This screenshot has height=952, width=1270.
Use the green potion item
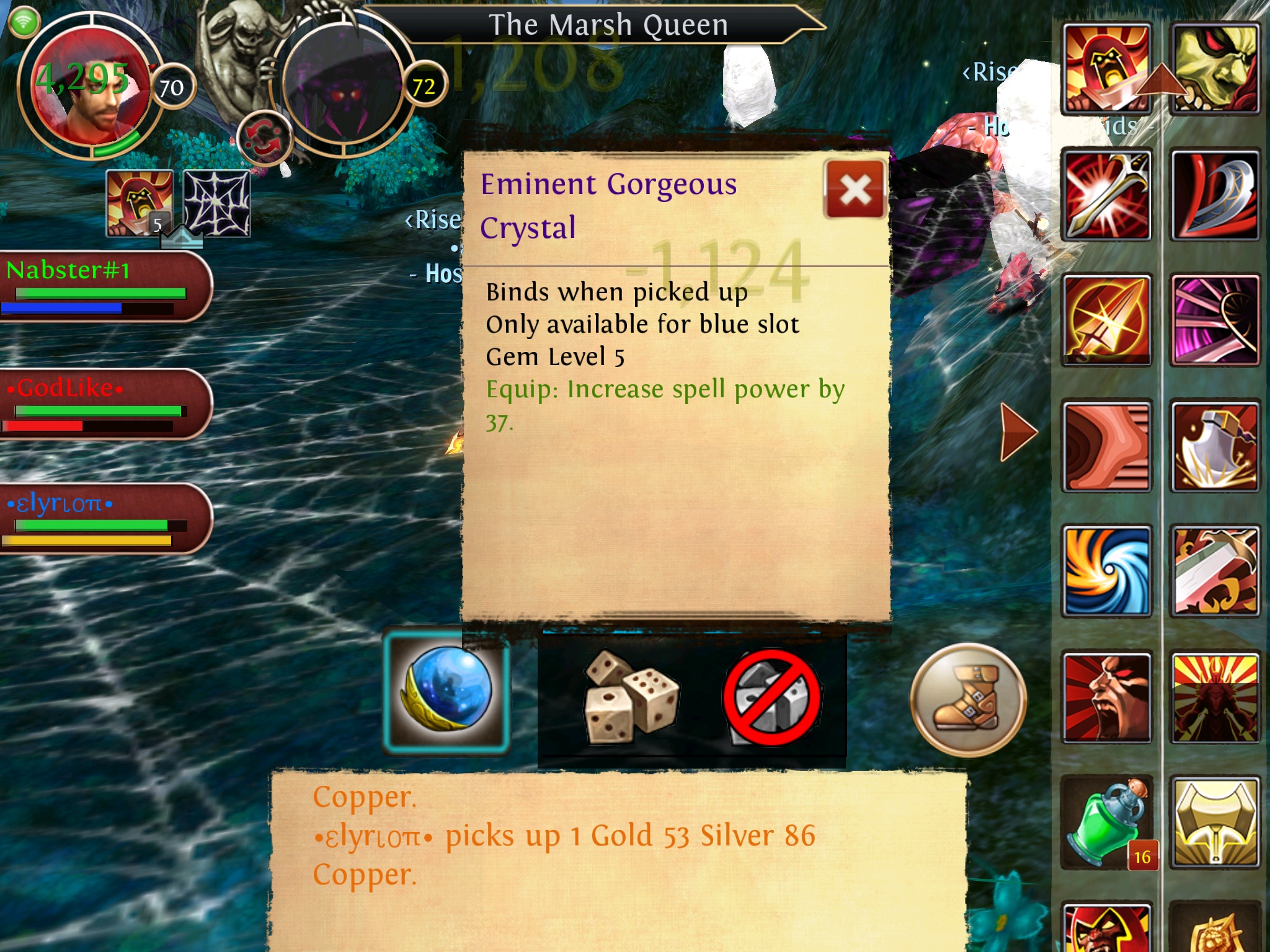click(x=1106, y=822)
